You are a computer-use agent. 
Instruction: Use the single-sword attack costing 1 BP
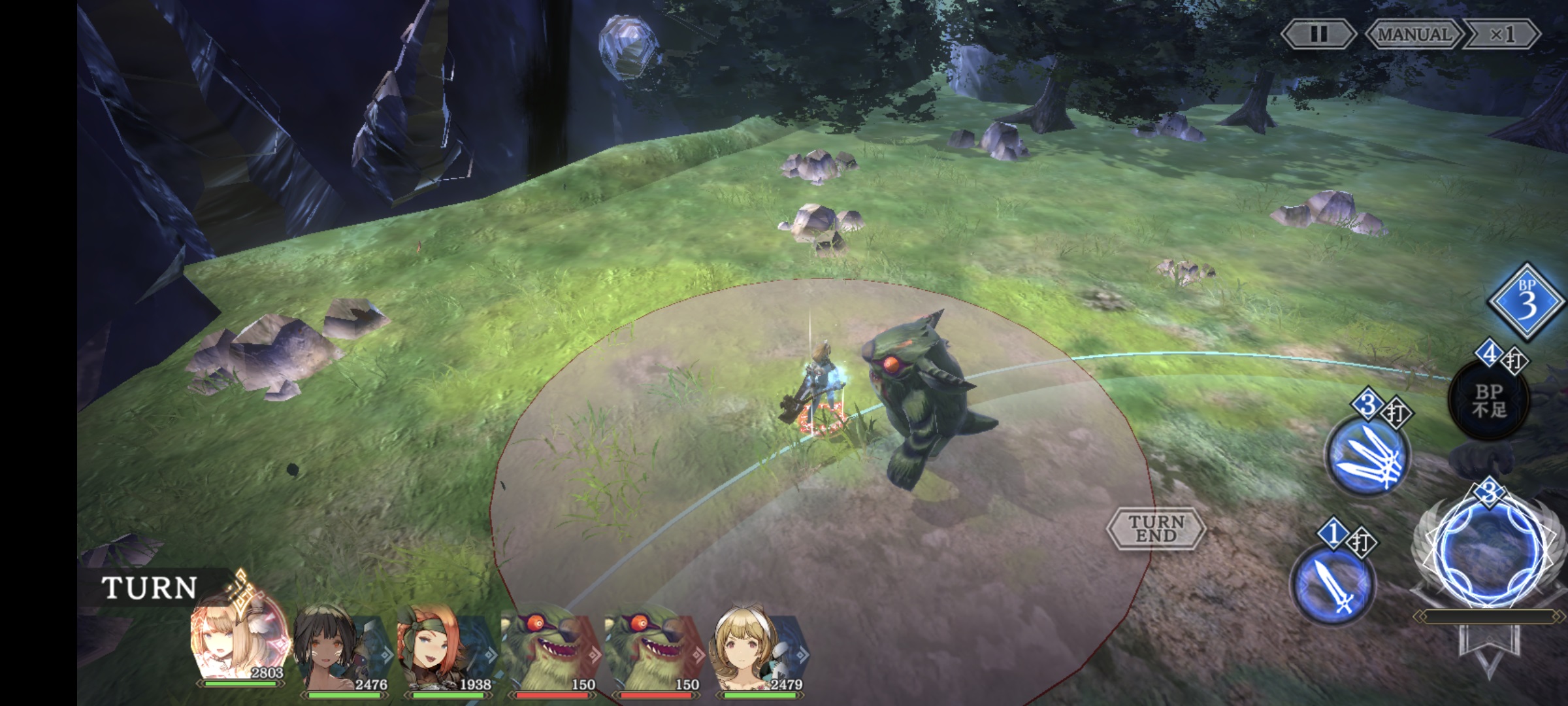pos(1333,585)
